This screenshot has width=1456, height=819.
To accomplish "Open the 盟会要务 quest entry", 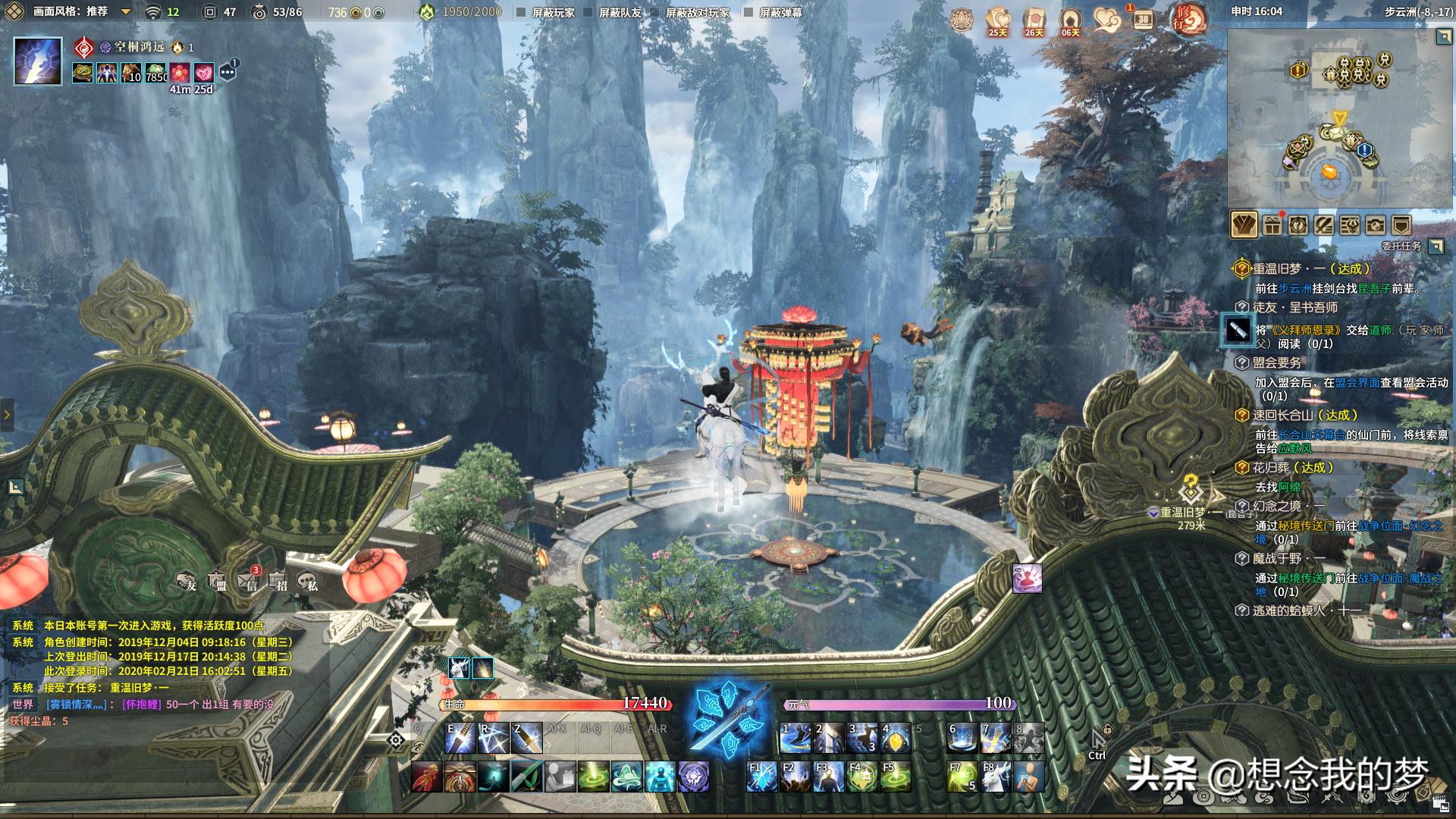I will point(1277,363).
